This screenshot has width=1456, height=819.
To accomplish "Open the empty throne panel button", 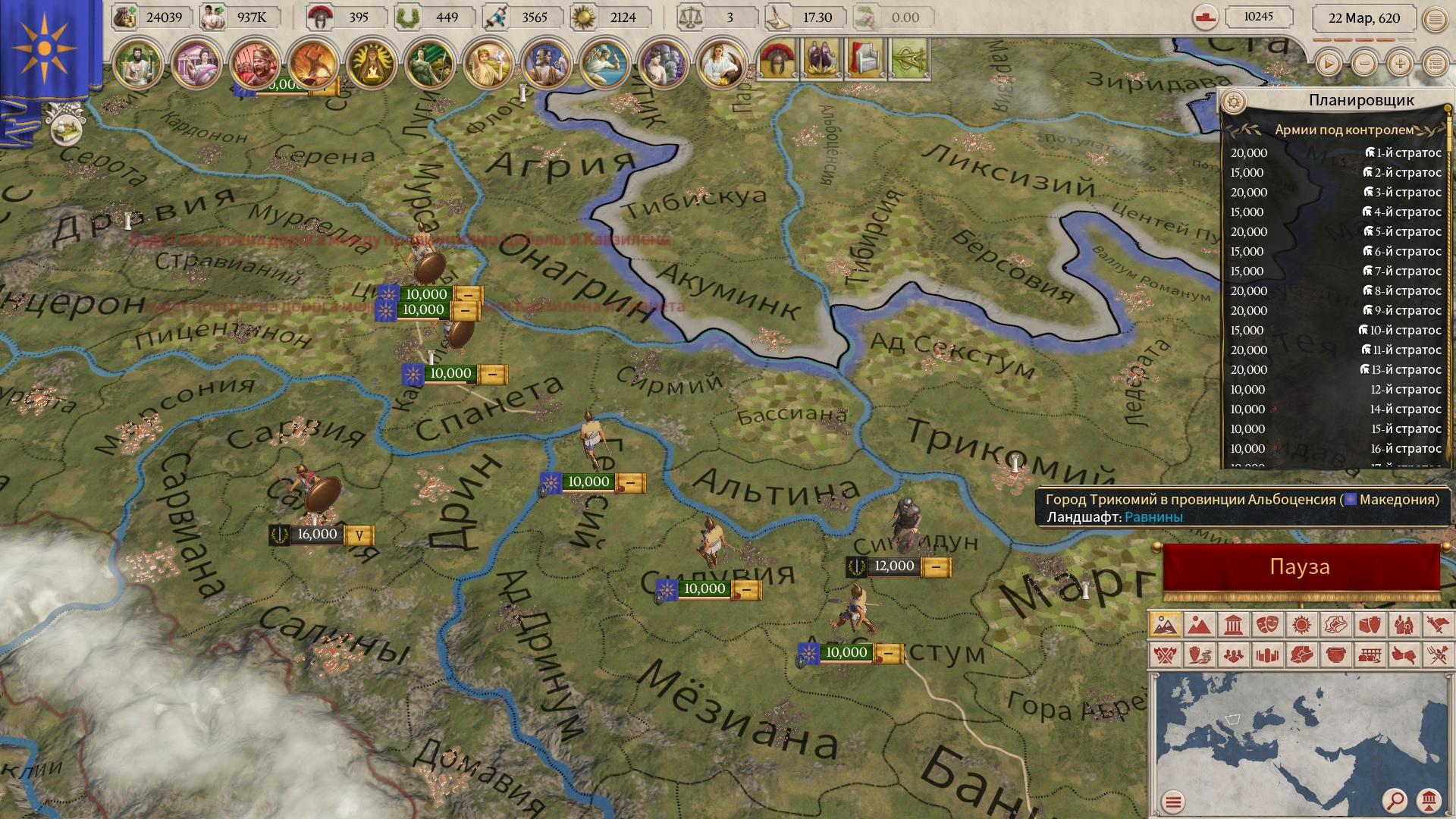I will pyautogui.click(x=866, y=59).
